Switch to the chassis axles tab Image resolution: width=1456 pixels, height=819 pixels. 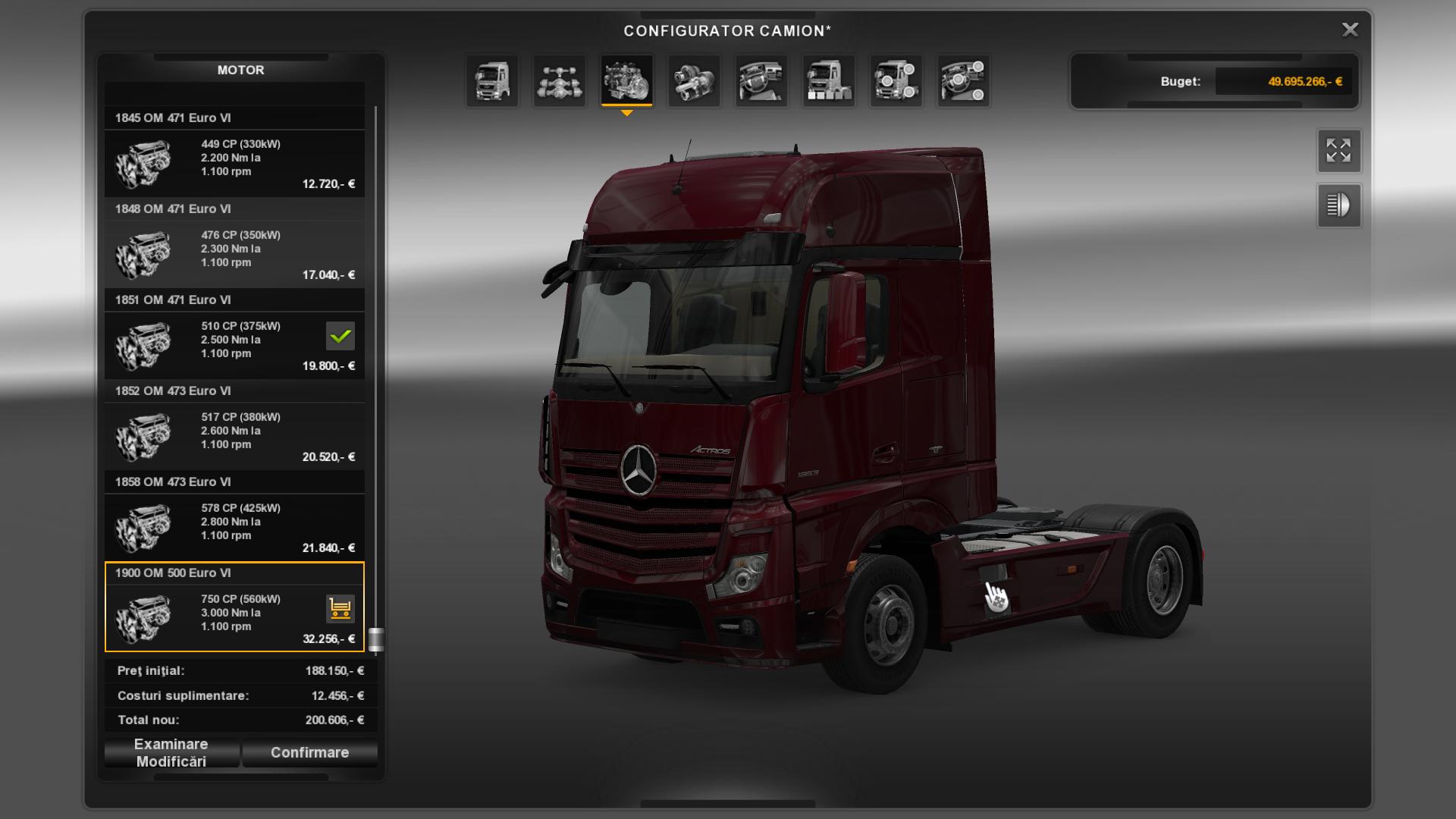pyautogui.click(x=560, y=80)
